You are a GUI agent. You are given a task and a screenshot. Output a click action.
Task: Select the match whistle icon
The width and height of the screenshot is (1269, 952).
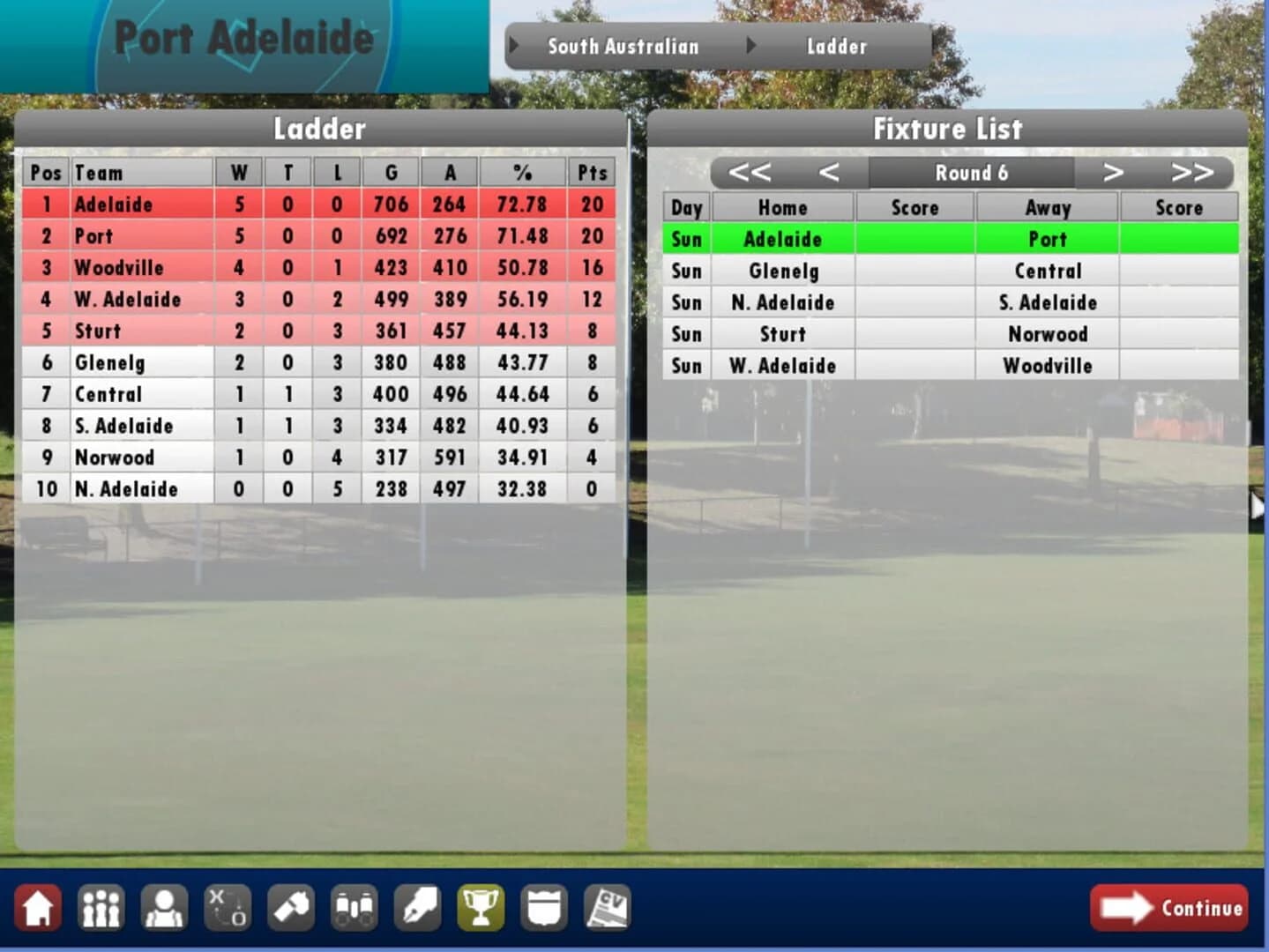291,908
